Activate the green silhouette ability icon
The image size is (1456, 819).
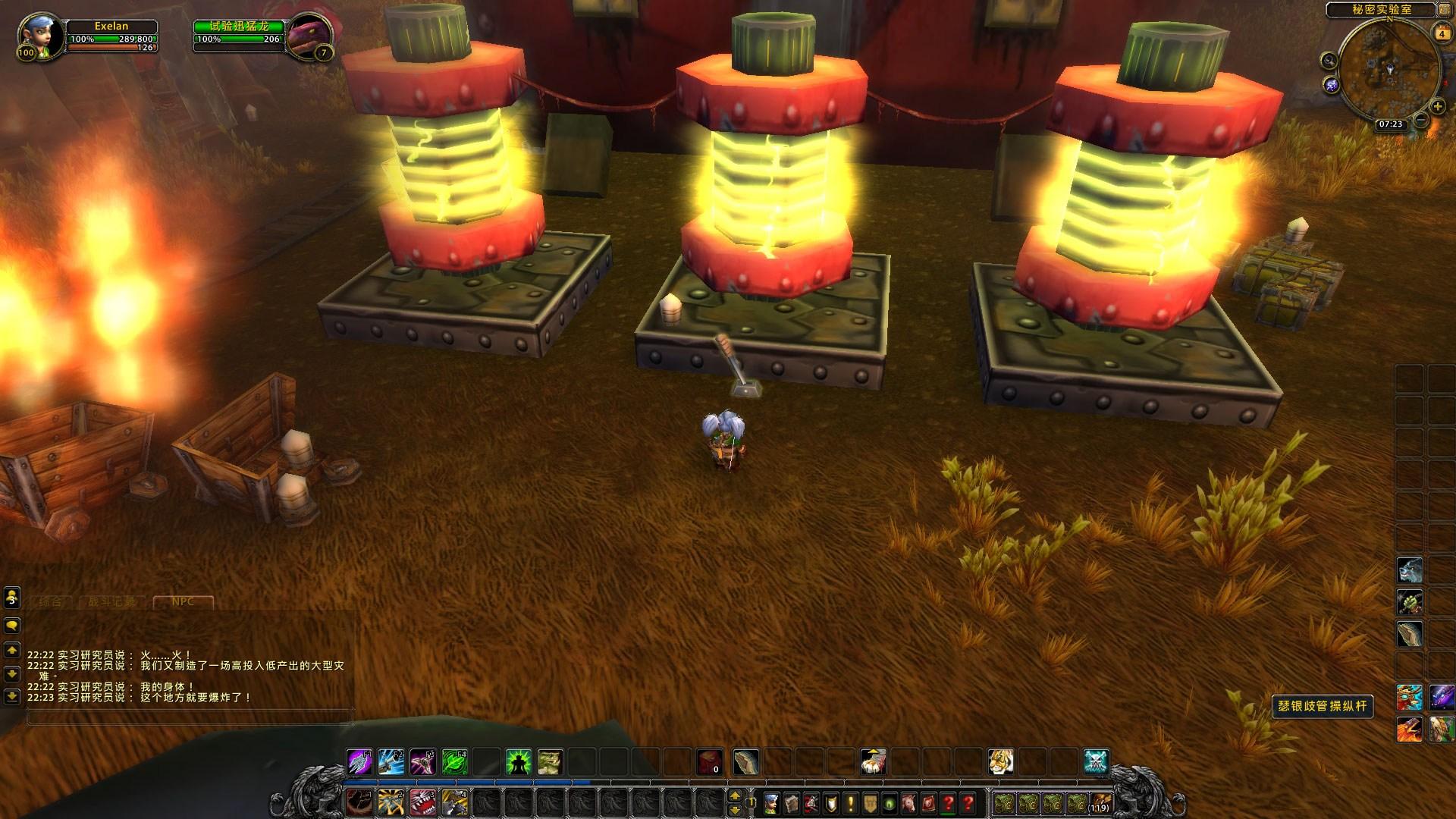[518, 762]
